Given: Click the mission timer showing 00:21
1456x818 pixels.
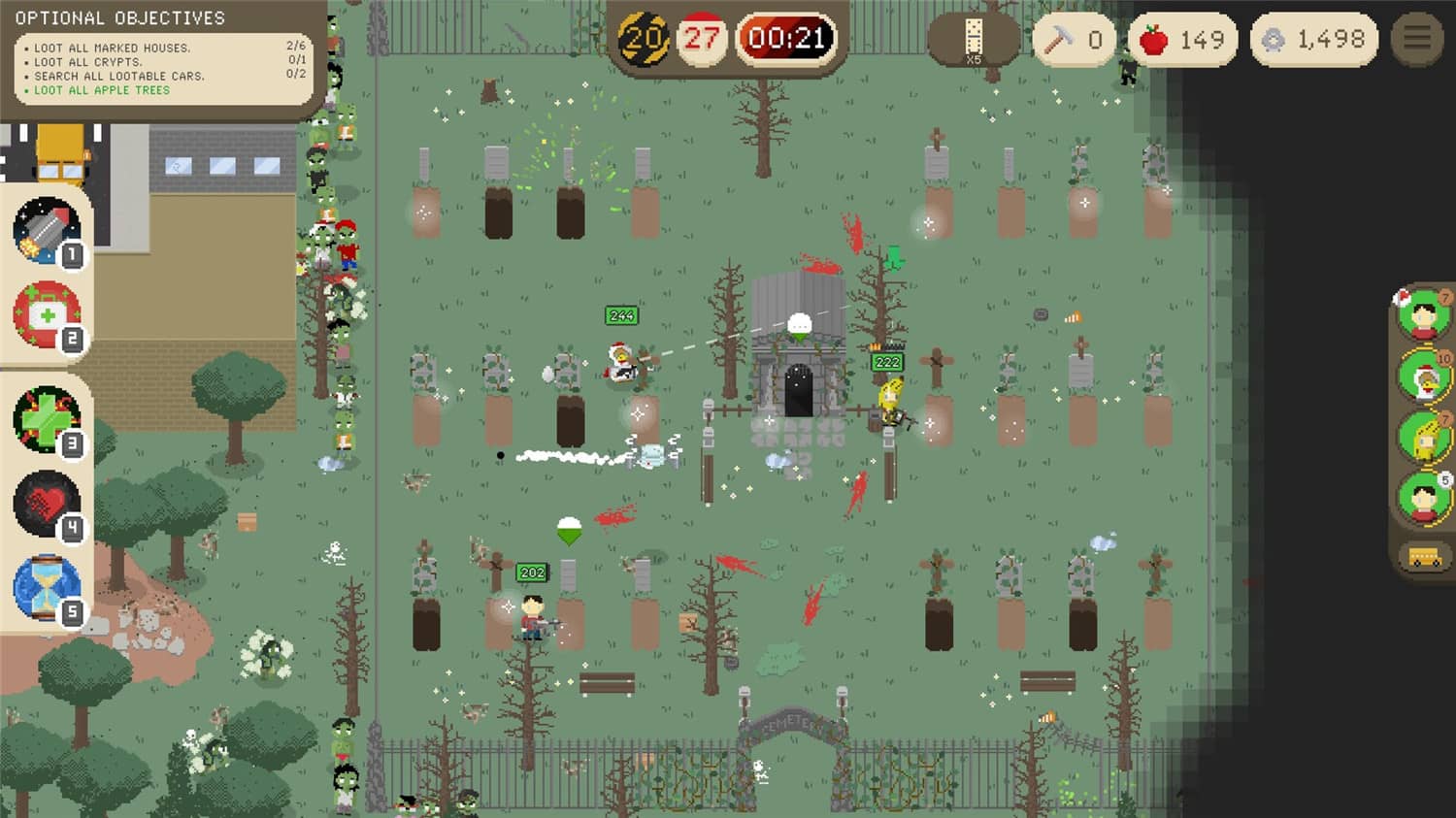Looking at the screenshot, I should click(x=787, y=37).
